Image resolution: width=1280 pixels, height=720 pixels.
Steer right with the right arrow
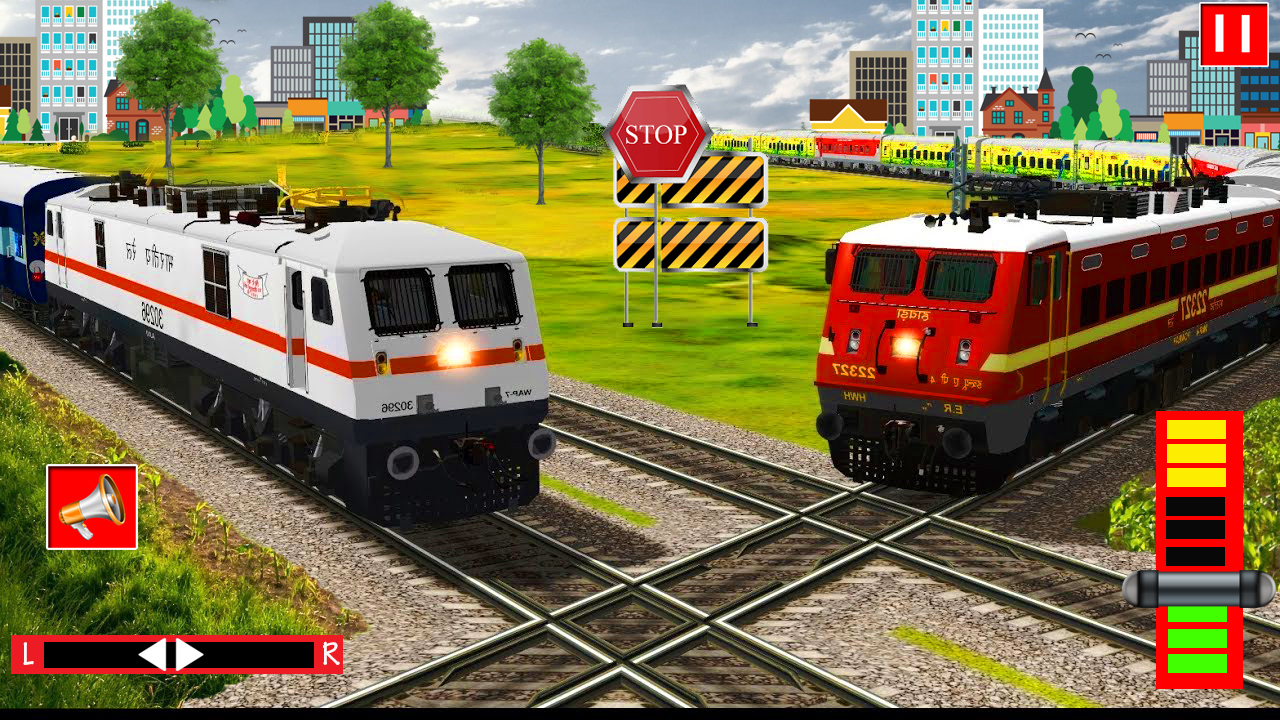189,655
